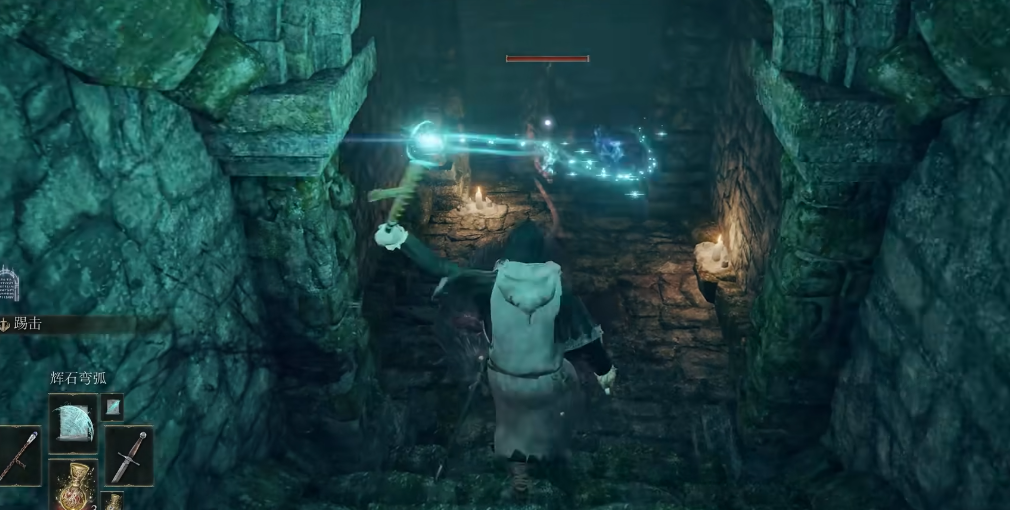Use the crimson flask in the item slot
The height and width of the screenshot is (510, 1010).
73,486
